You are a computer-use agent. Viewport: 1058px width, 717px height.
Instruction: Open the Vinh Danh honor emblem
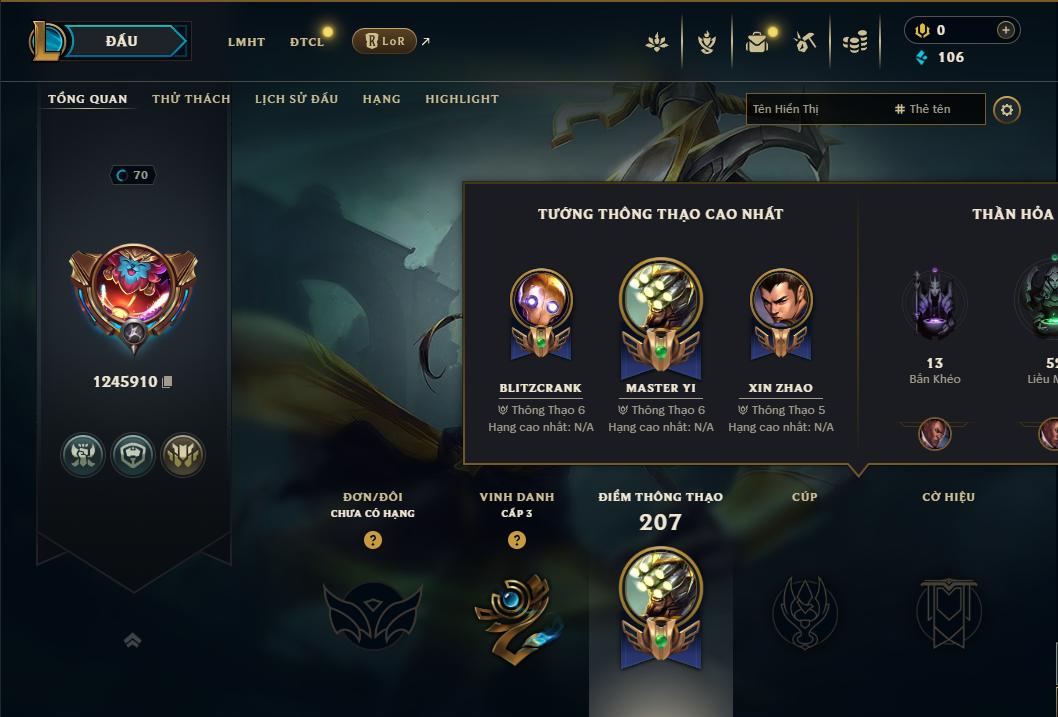[516, 615]
